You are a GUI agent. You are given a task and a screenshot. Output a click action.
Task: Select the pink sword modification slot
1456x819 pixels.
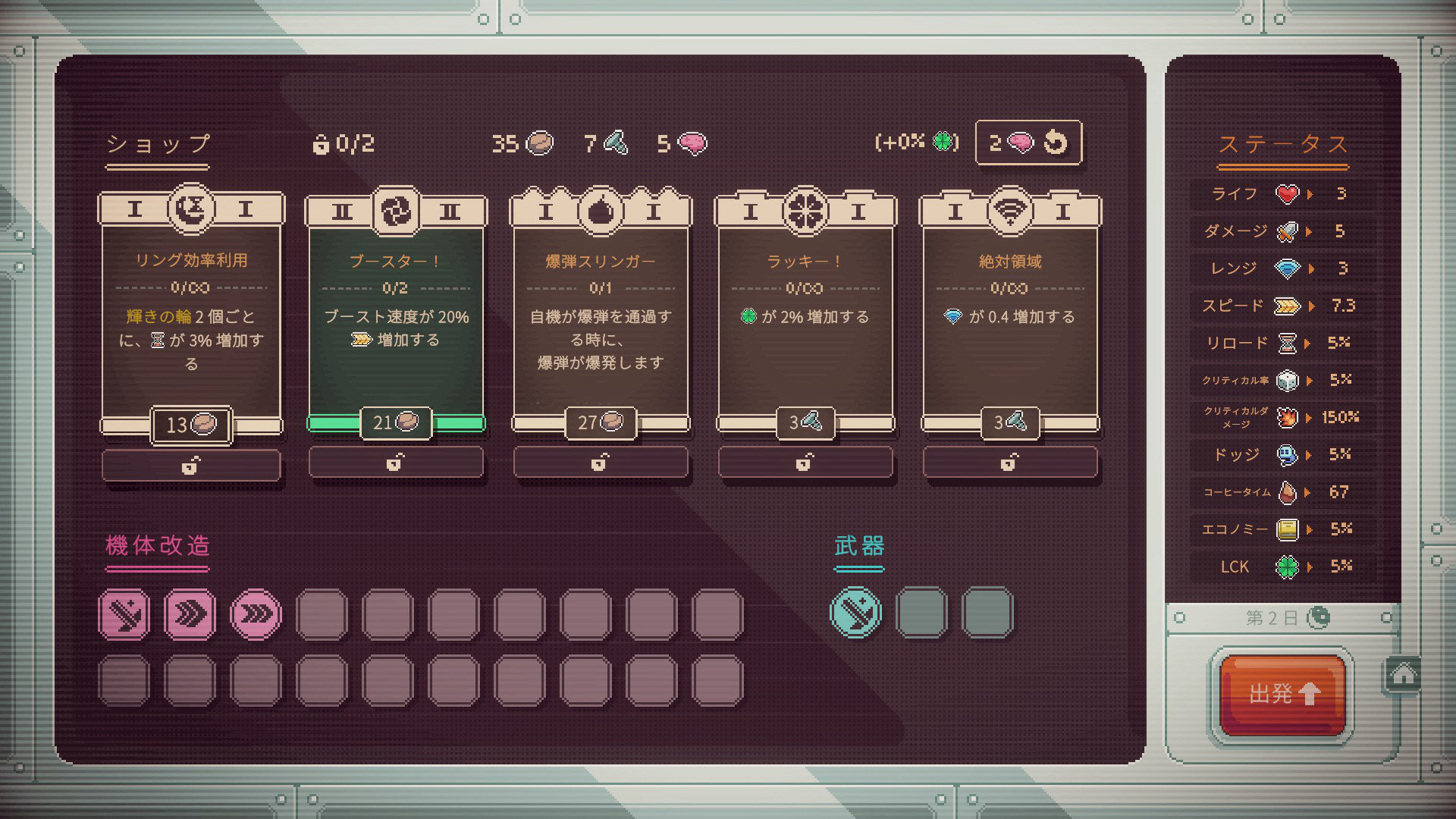coord(124,613)
